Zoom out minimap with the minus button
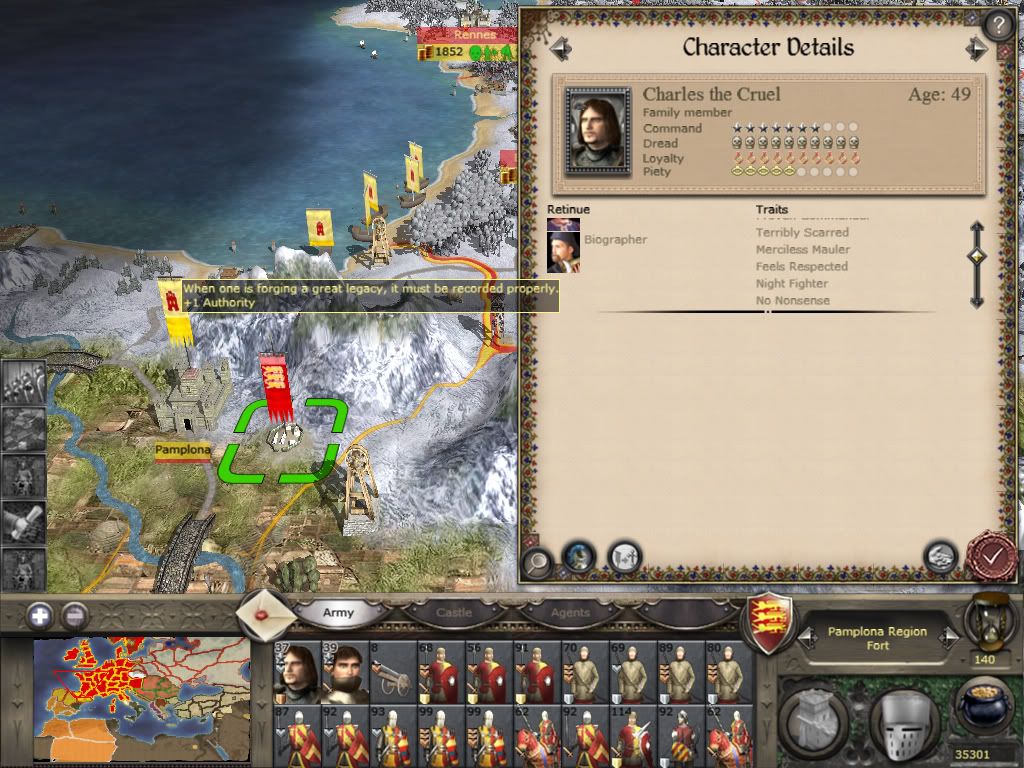The image size is (1024, 768). (x=75, y=615)
